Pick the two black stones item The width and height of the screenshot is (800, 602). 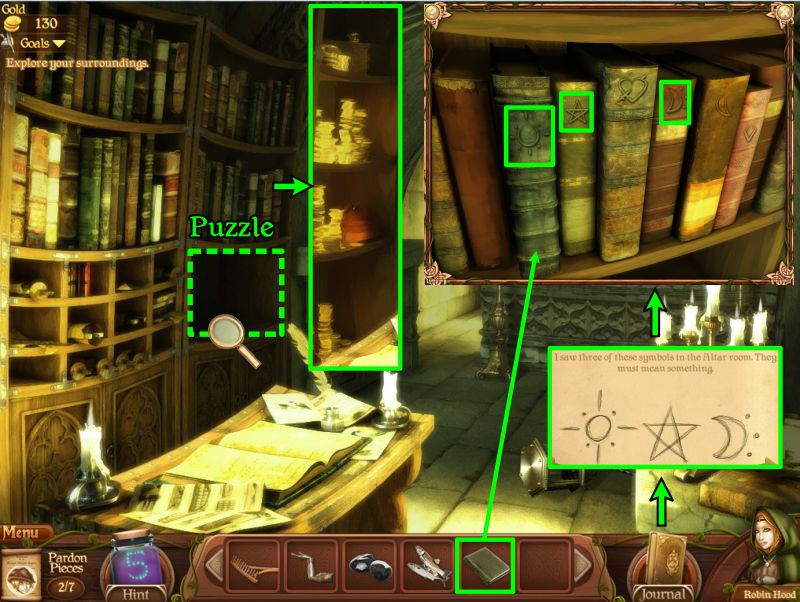pyautogui.click(x=367, y=566)
